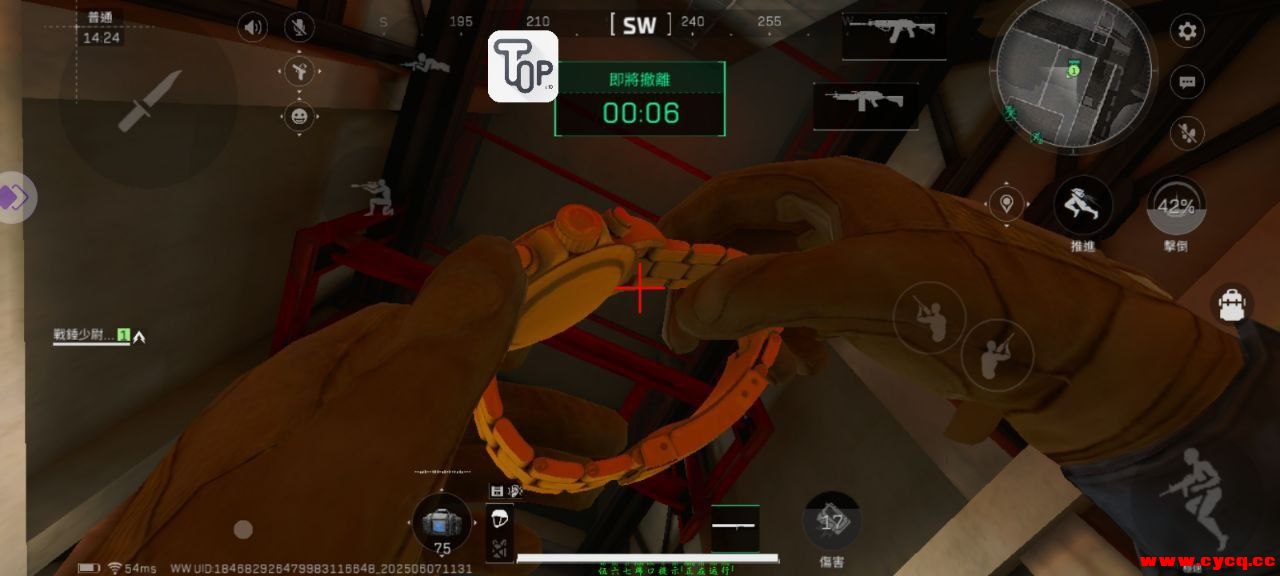Open the settings gear menu
The width and height of the screenshot is (1280, 576).
pyautogui.click(x=1187, y=31)
